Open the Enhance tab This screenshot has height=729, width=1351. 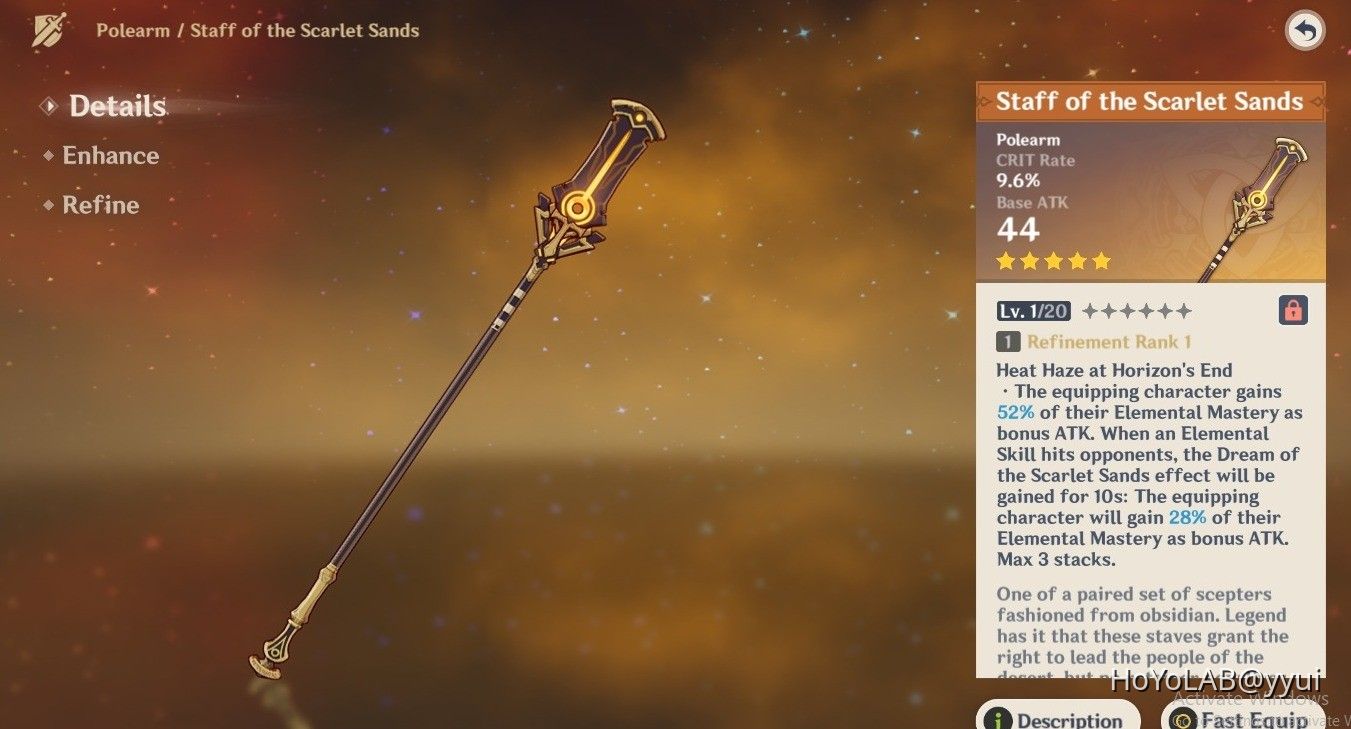(x=110, y=155)
